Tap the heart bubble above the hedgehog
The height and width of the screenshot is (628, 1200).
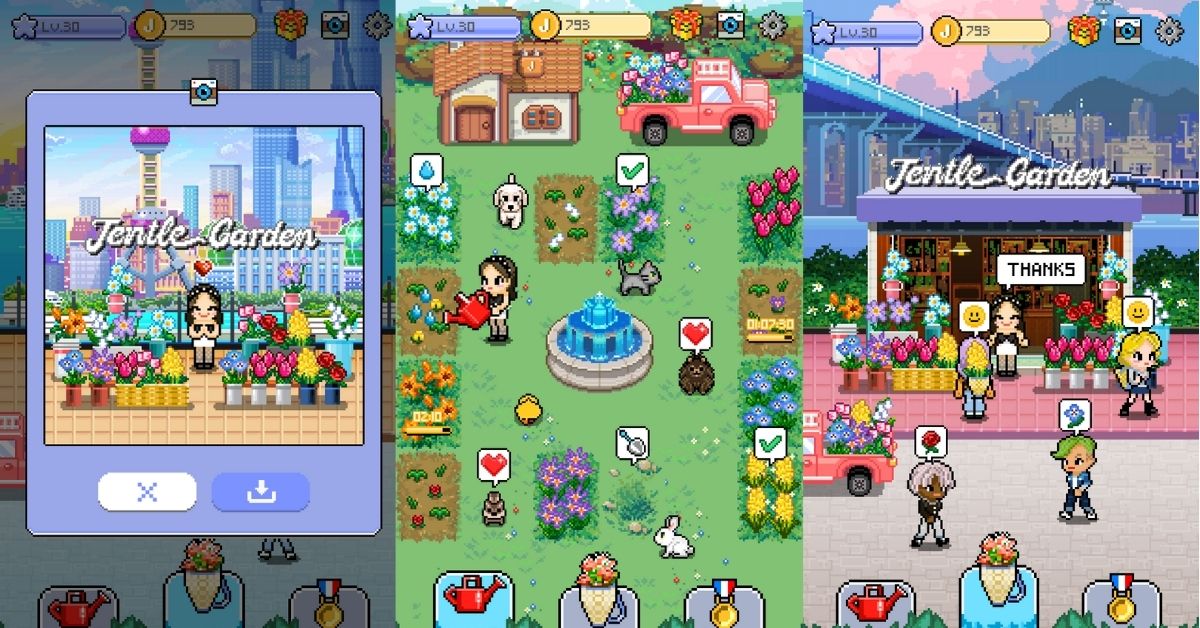(695, 334)
